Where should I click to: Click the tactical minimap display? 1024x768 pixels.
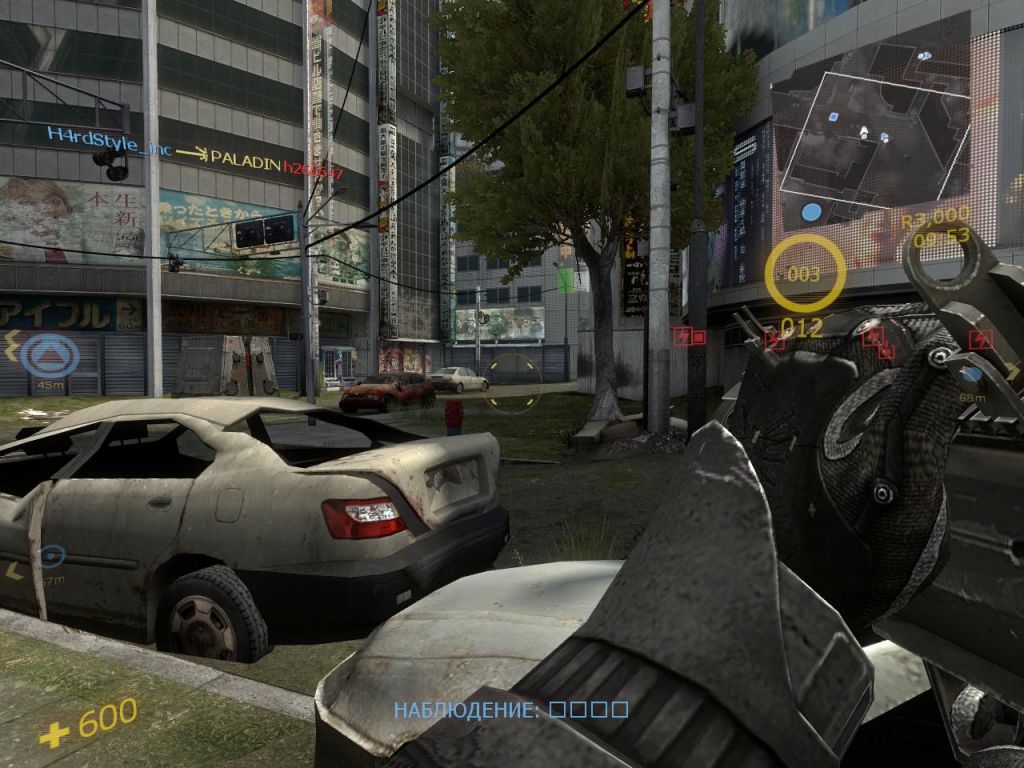[x=872, y=140]
